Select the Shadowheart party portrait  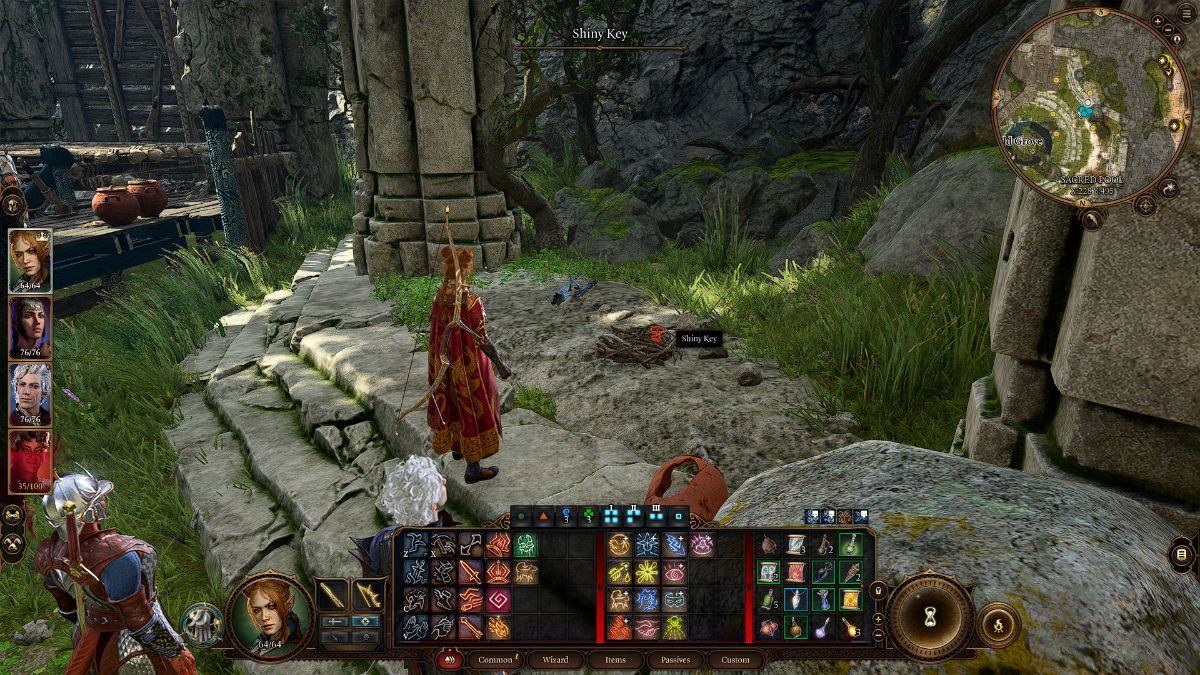click(x=31, y=327)
